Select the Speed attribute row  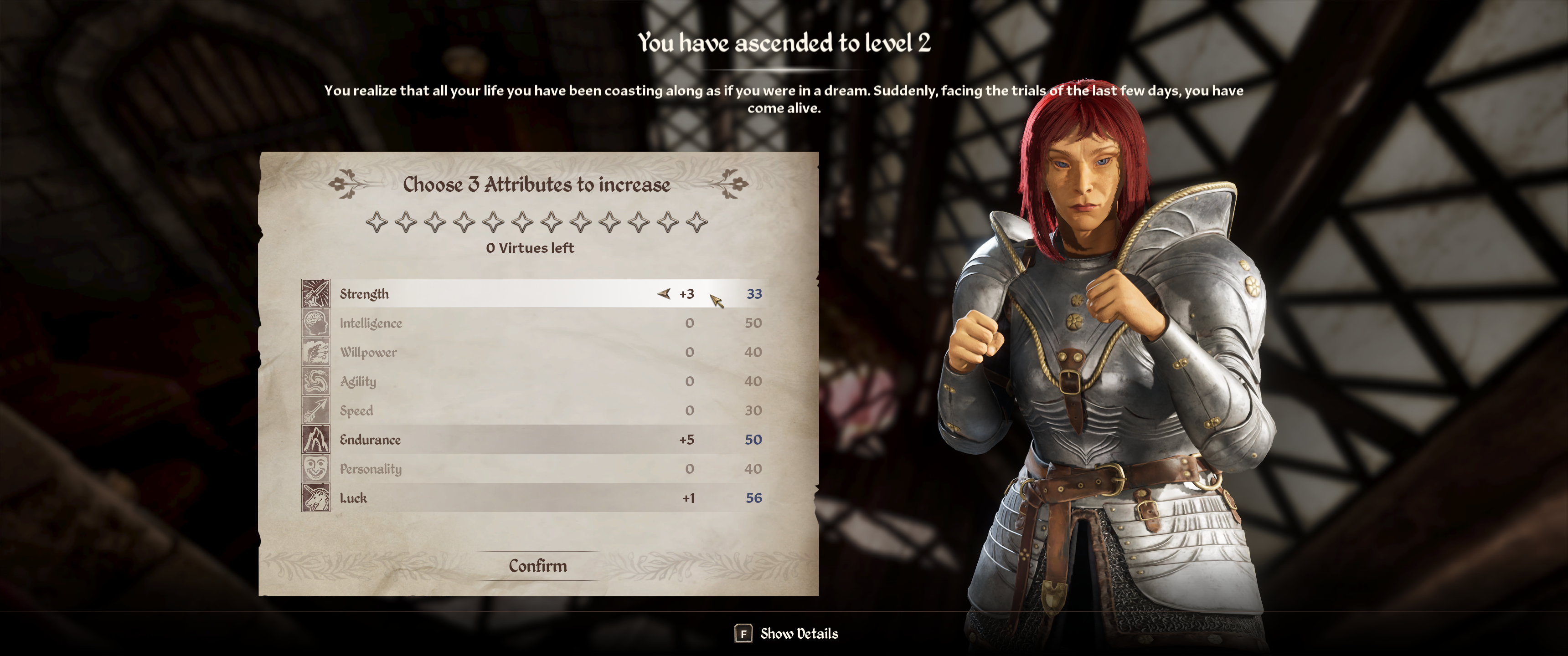pyautogui.click(x=487, y=411)
